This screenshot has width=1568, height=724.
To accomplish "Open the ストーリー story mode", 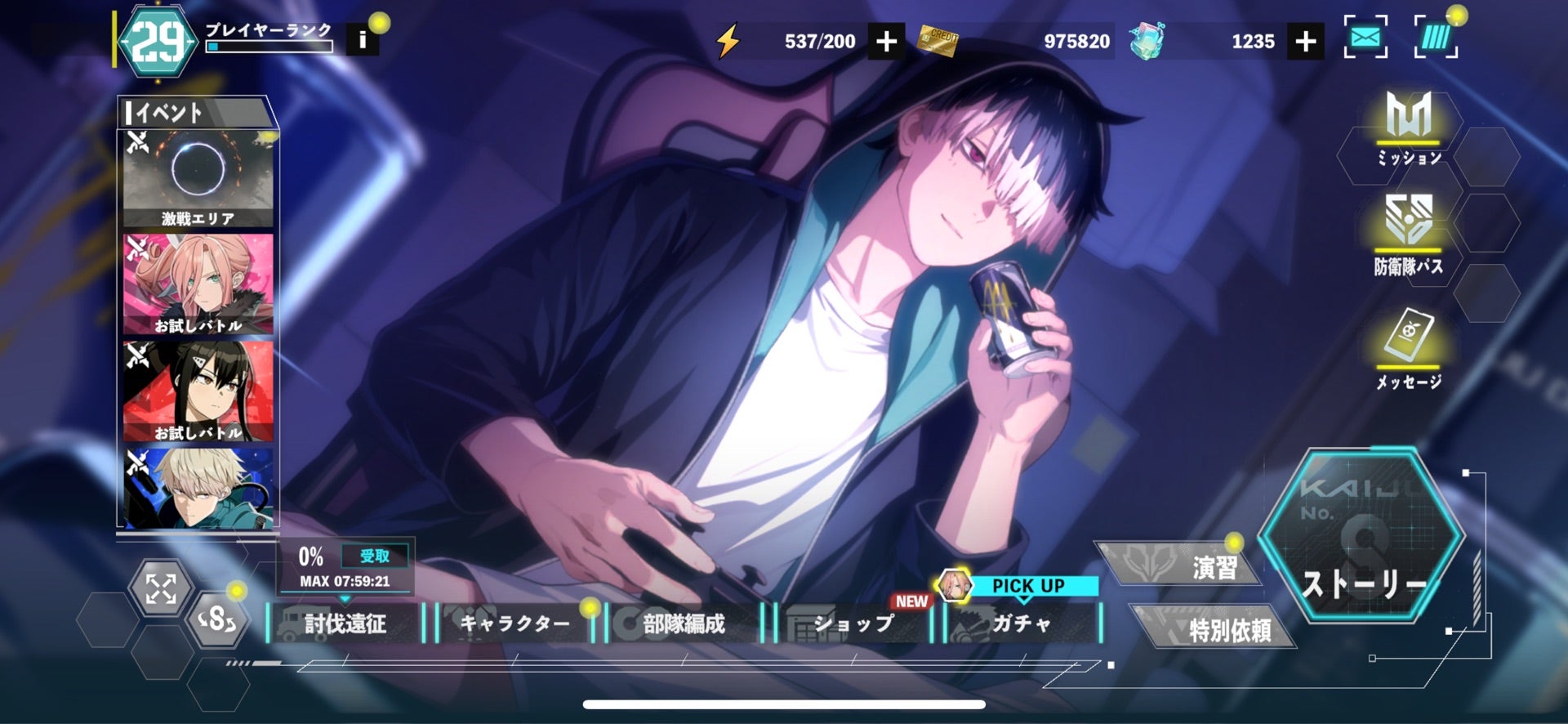I will point(1361,539).
